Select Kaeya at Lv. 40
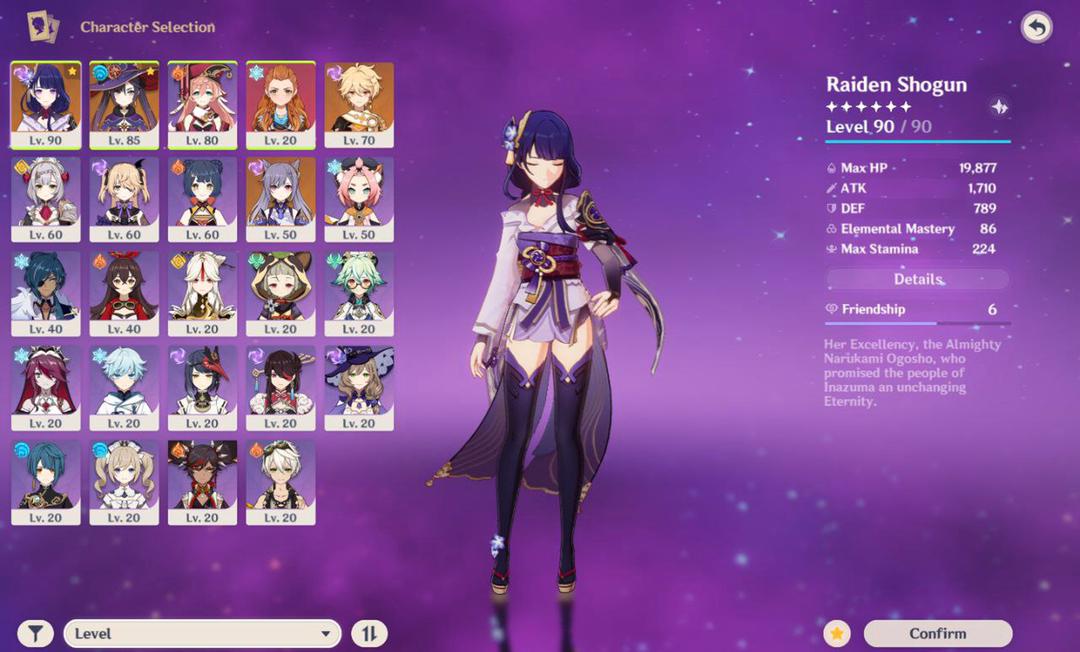This screenshot has height=652, width=1080. click(x=45, y=293)
